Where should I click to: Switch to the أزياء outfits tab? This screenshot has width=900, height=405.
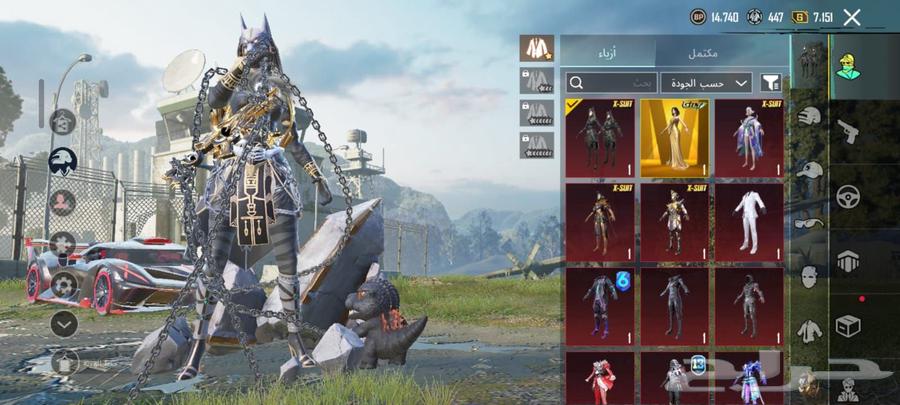click(x=607, y=52)
